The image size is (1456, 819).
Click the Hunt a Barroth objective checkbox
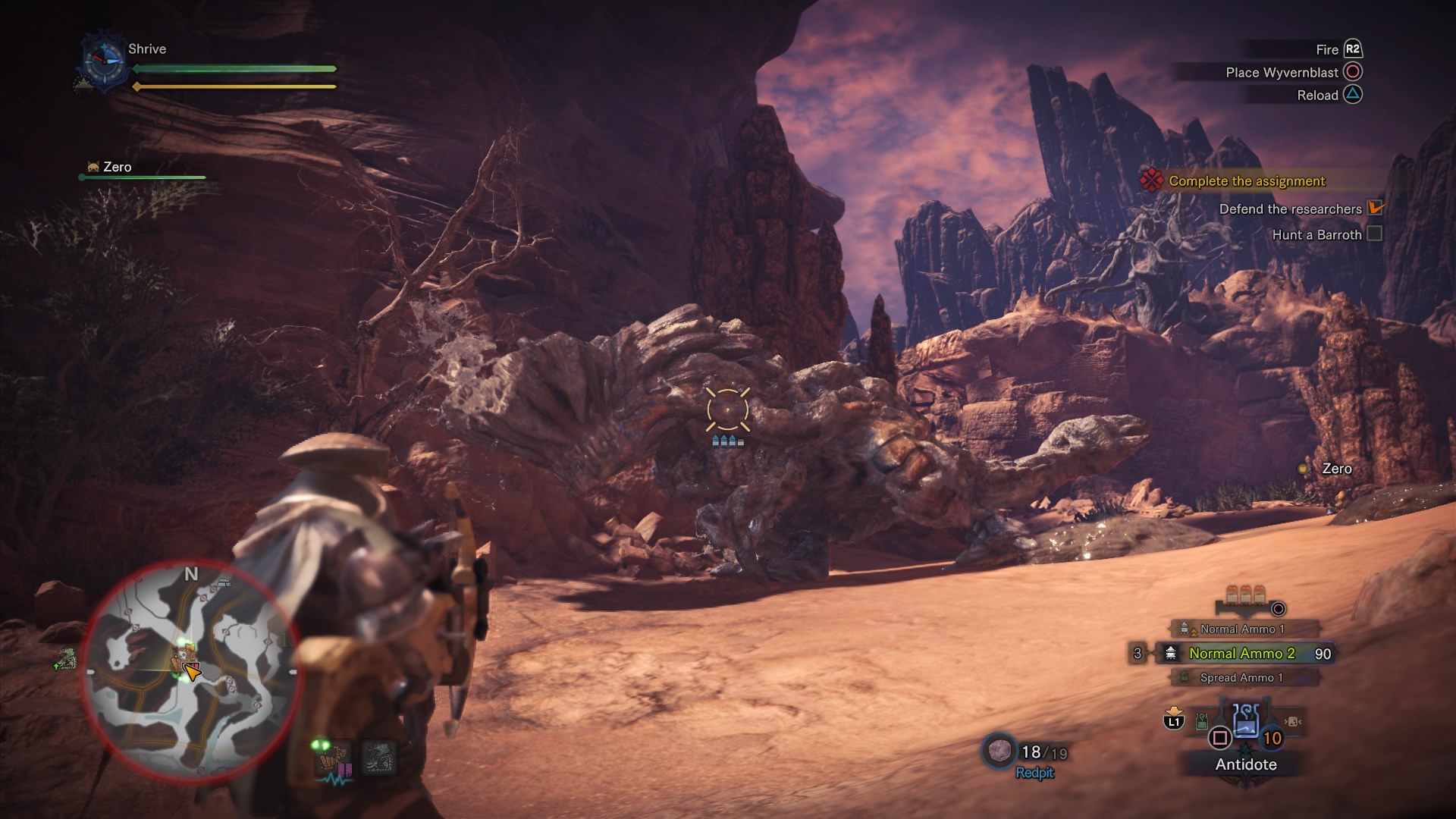(x=1374, y=234)
